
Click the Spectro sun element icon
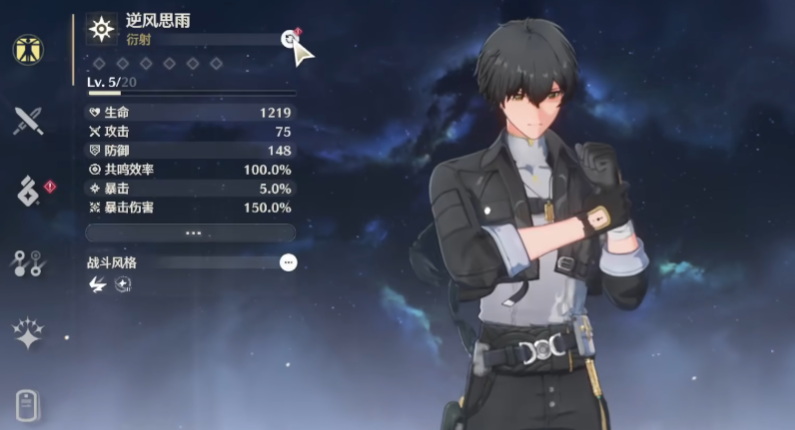pos(101,29)
